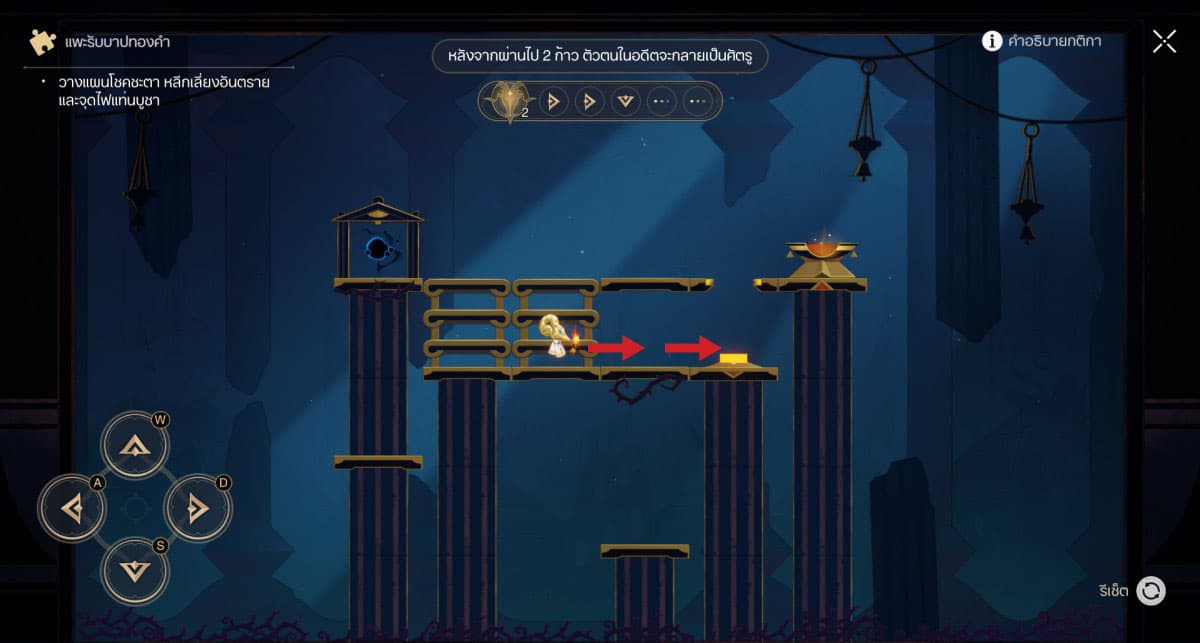Move right with the D arrow button
The height and width of the screenshot is (643, 1200).
pos(197,509)
